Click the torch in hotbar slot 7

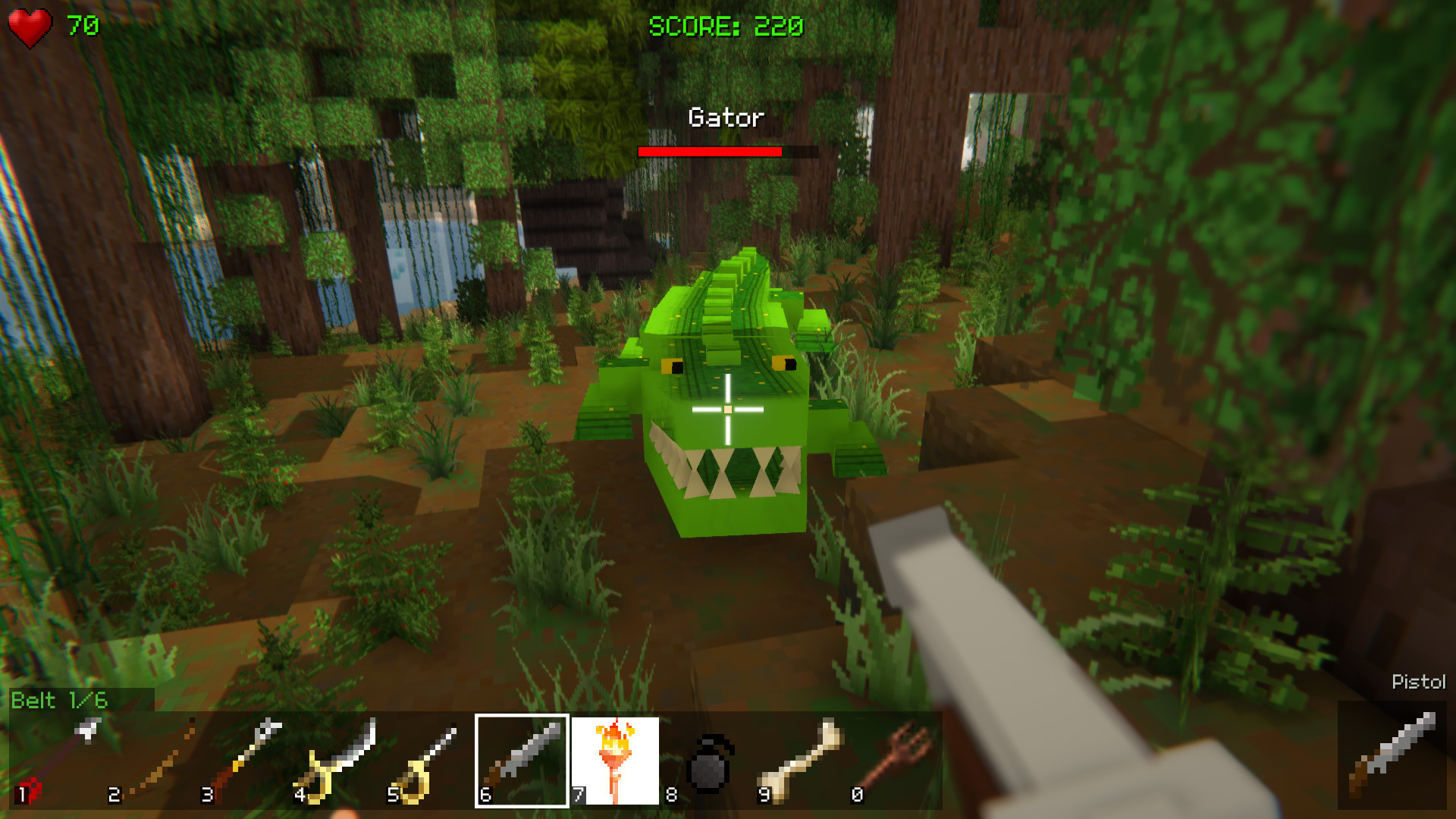616,762
